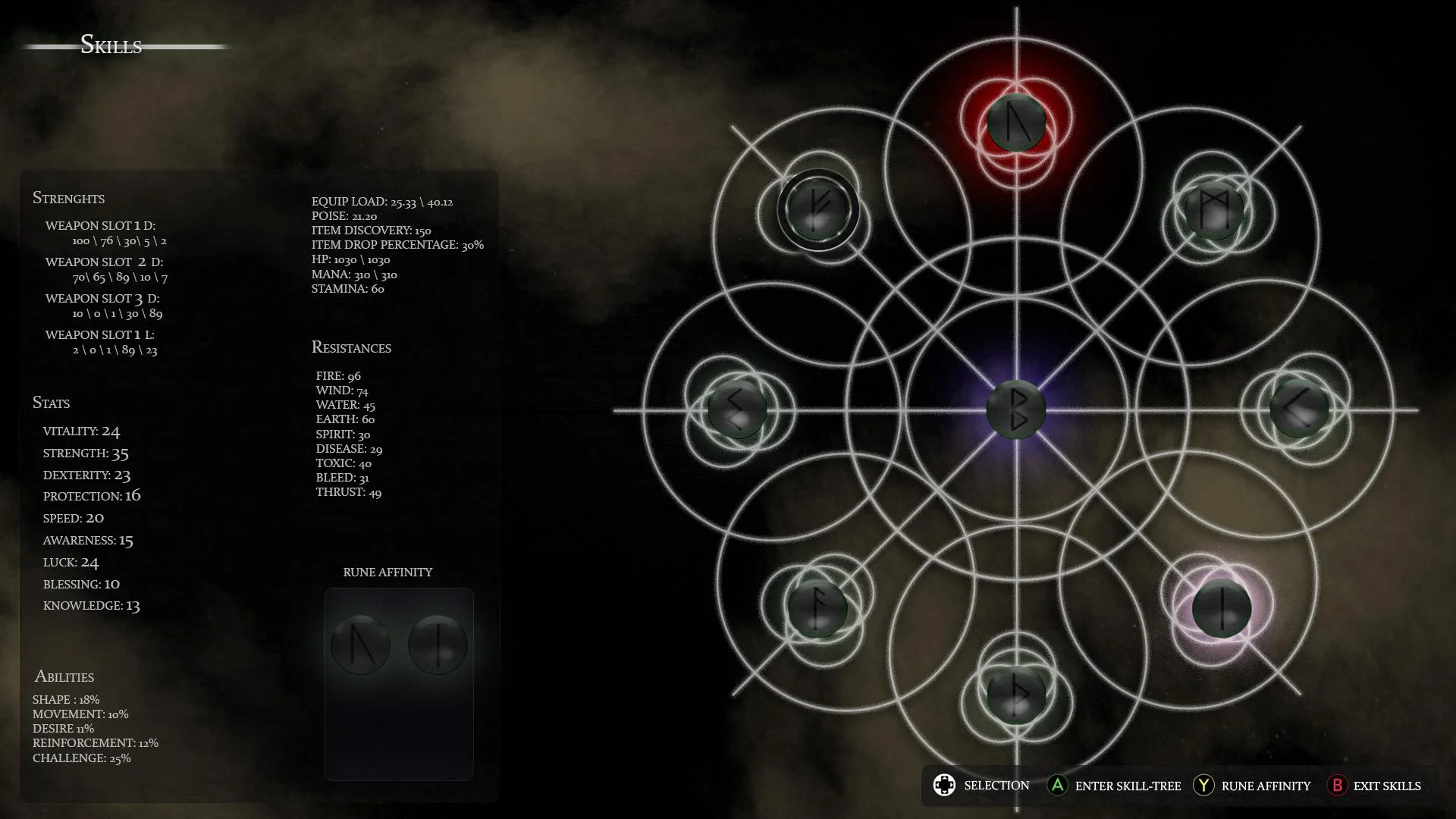
Task: Click the green A controller button icon
Action: point(1057,786)
